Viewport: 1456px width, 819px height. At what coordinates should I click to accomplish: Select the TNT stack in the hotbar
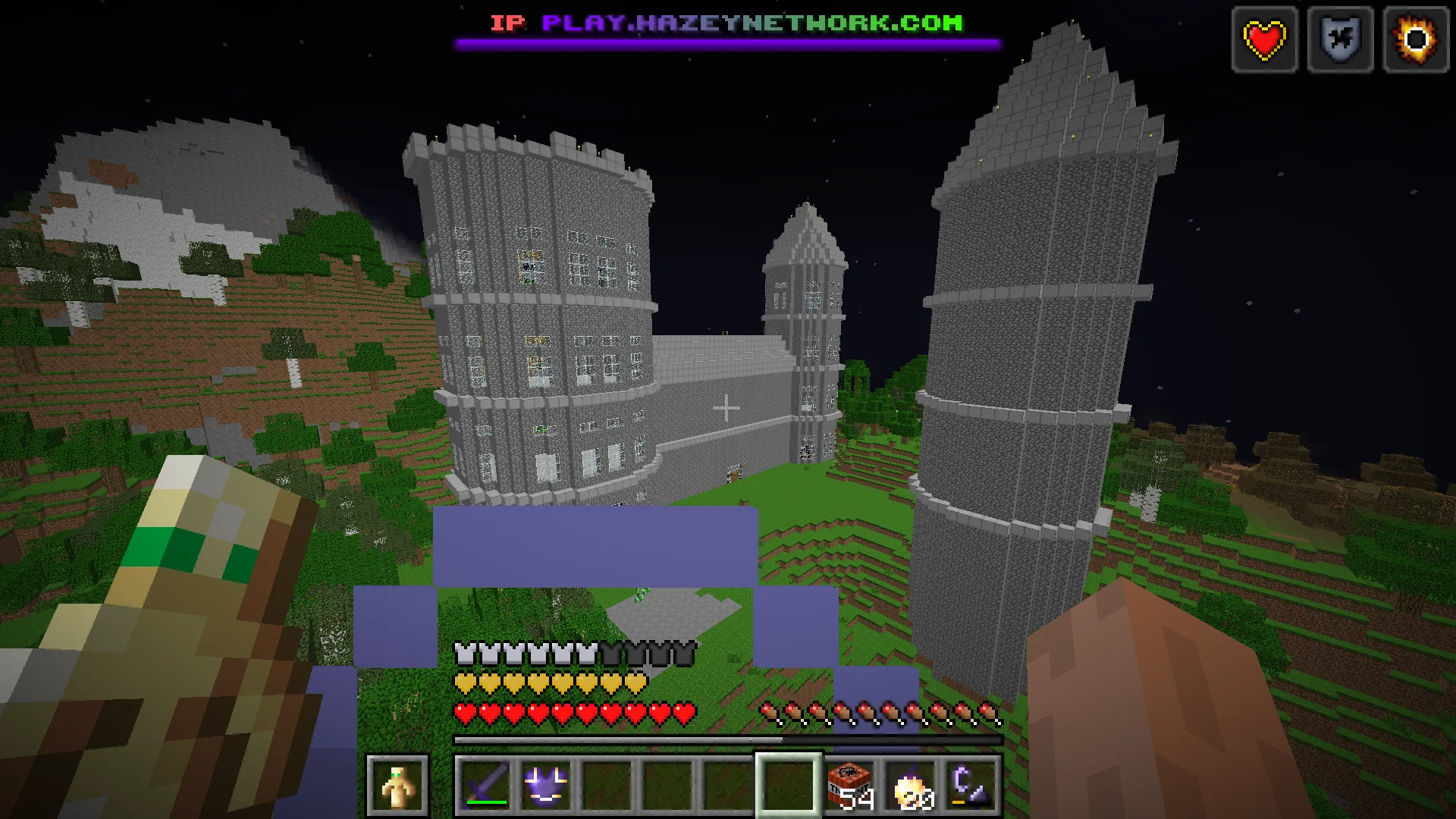pos(850,785)
